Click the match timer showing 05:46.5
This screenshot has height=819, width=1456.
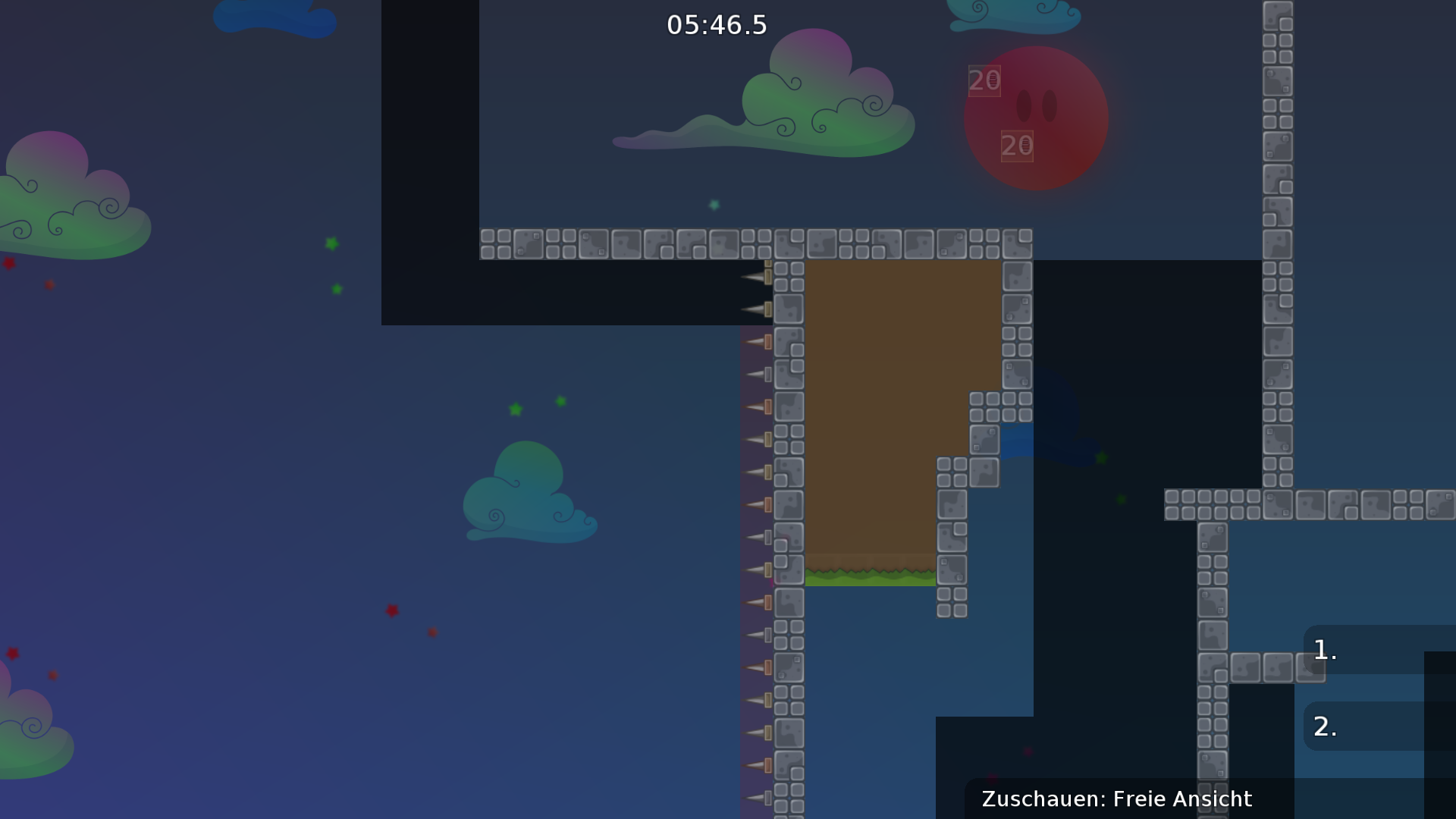(x=716, y=24)
